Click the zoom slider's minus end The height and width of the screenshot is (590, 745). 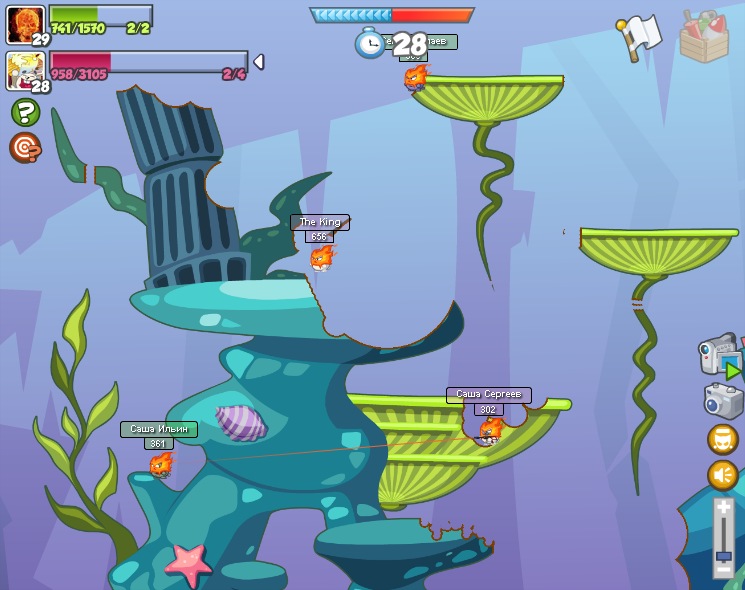pyautogui.click(x=724, y=571)
